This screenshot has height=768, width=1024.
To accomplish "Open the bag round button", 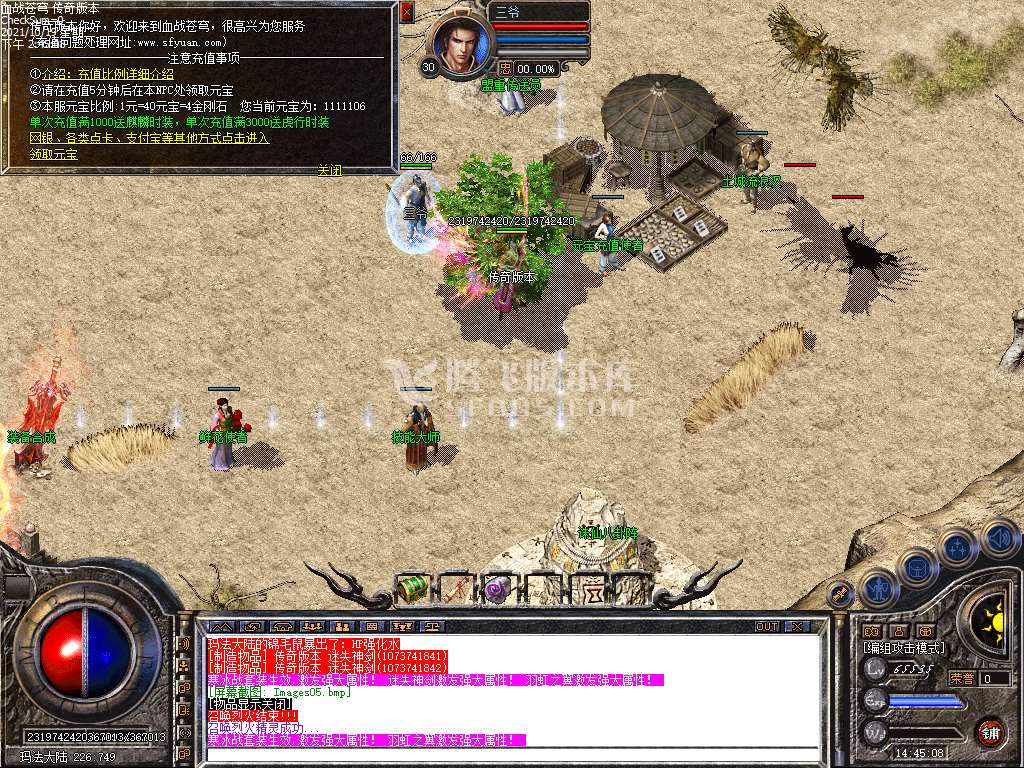I will [x=917, y=567].
